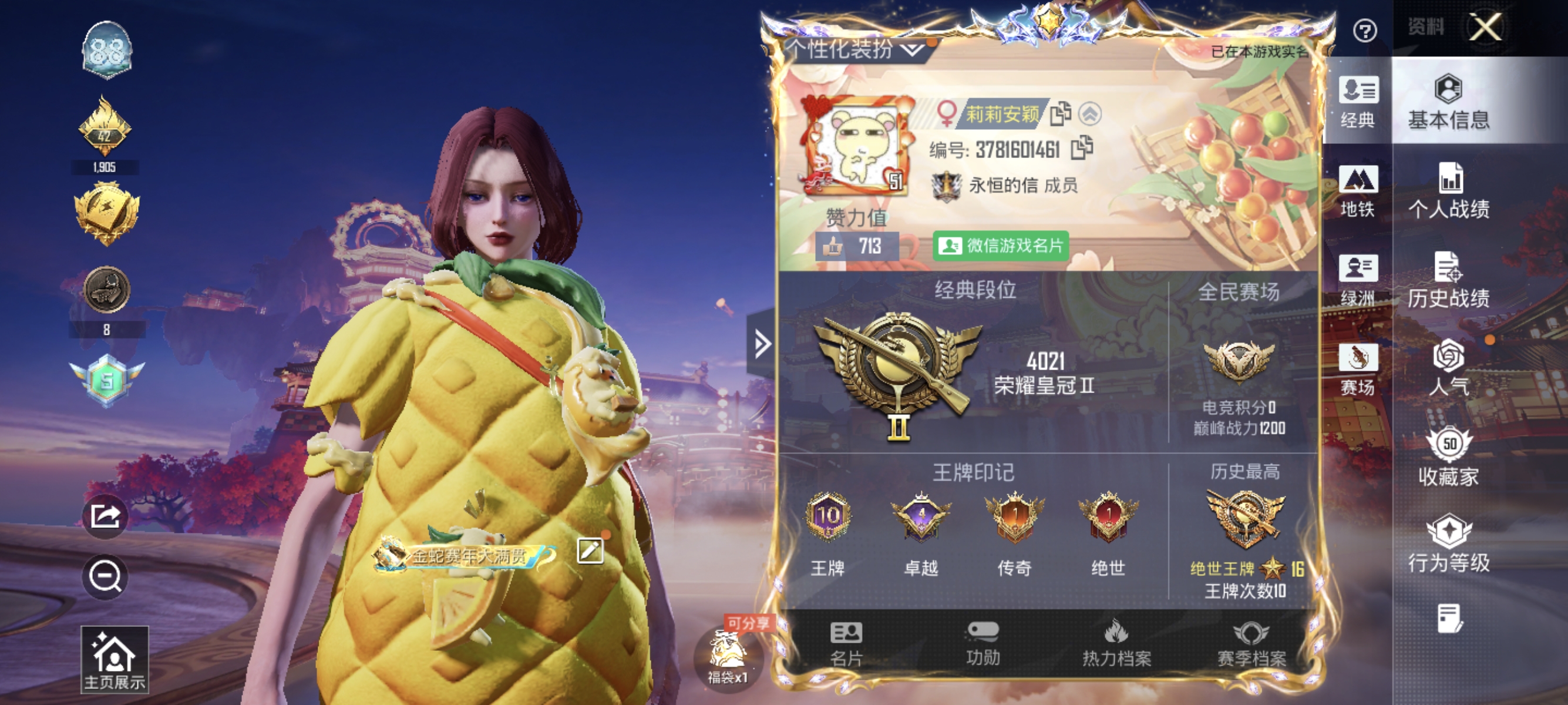This screenshot has height=705, width=1568.
Task: Click the magnifier zoom-out icon
Action: tap(105, 577)
